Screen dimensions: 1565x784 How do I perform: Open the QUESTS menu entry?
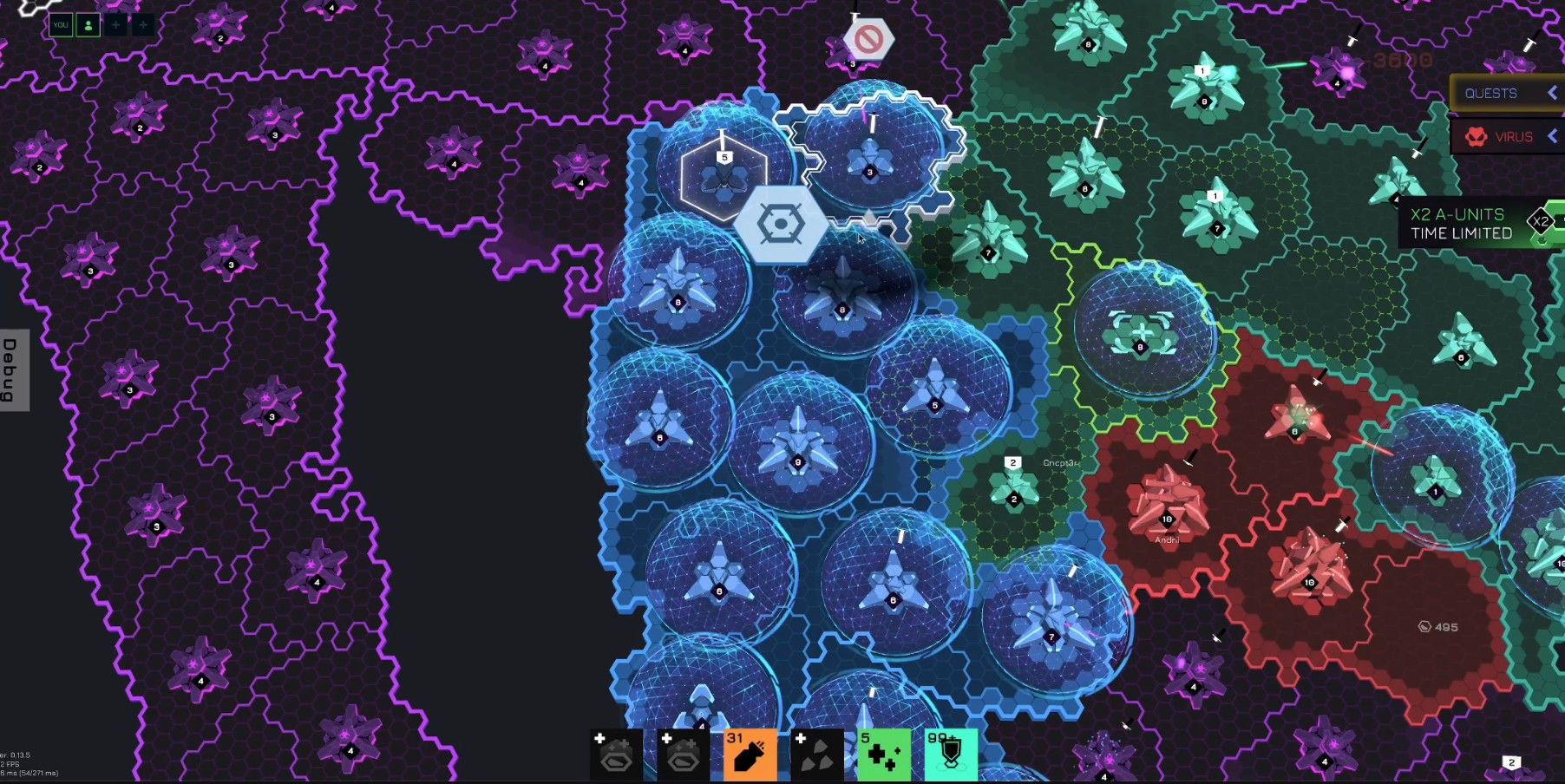click(1492, 93)
